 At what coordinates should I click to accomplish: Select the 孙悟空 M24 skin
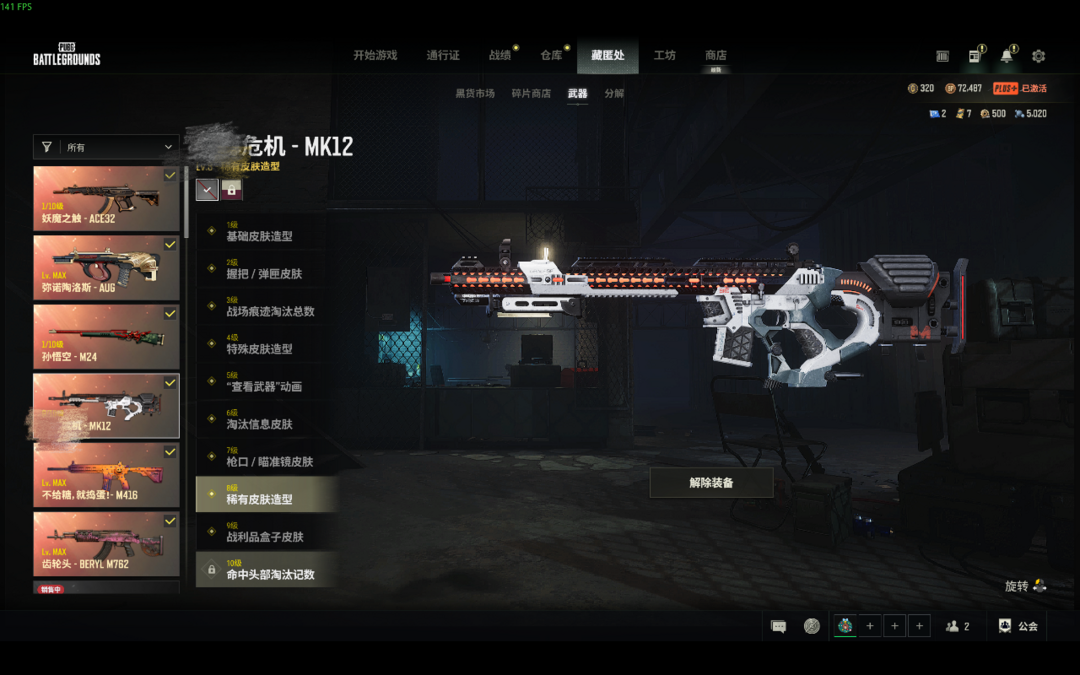click(106, 336)
